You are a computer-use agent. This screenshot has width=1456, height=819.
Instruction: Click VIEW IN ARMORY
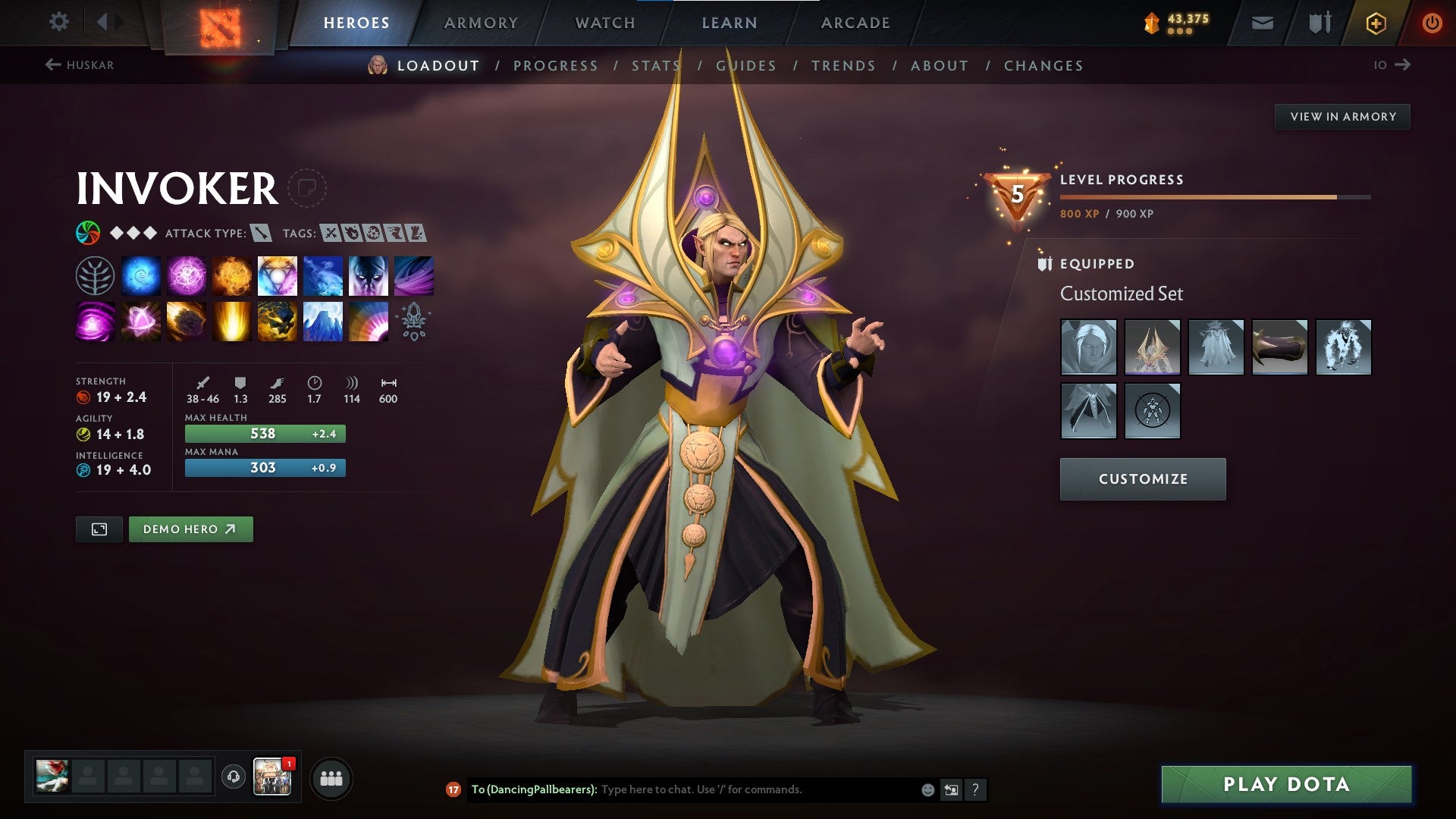point(1343,116)
